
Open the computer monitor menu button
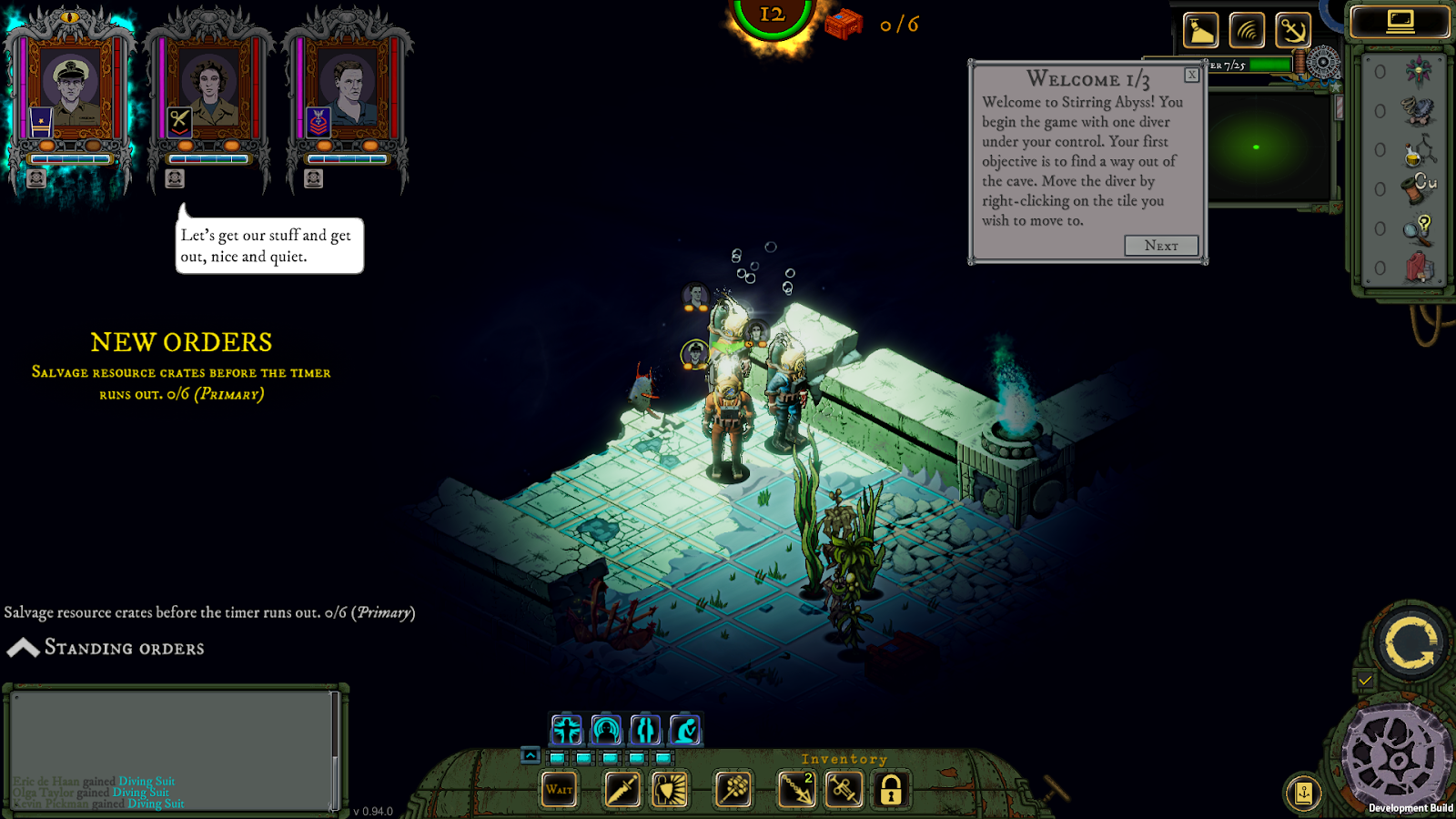[1400, 22]
